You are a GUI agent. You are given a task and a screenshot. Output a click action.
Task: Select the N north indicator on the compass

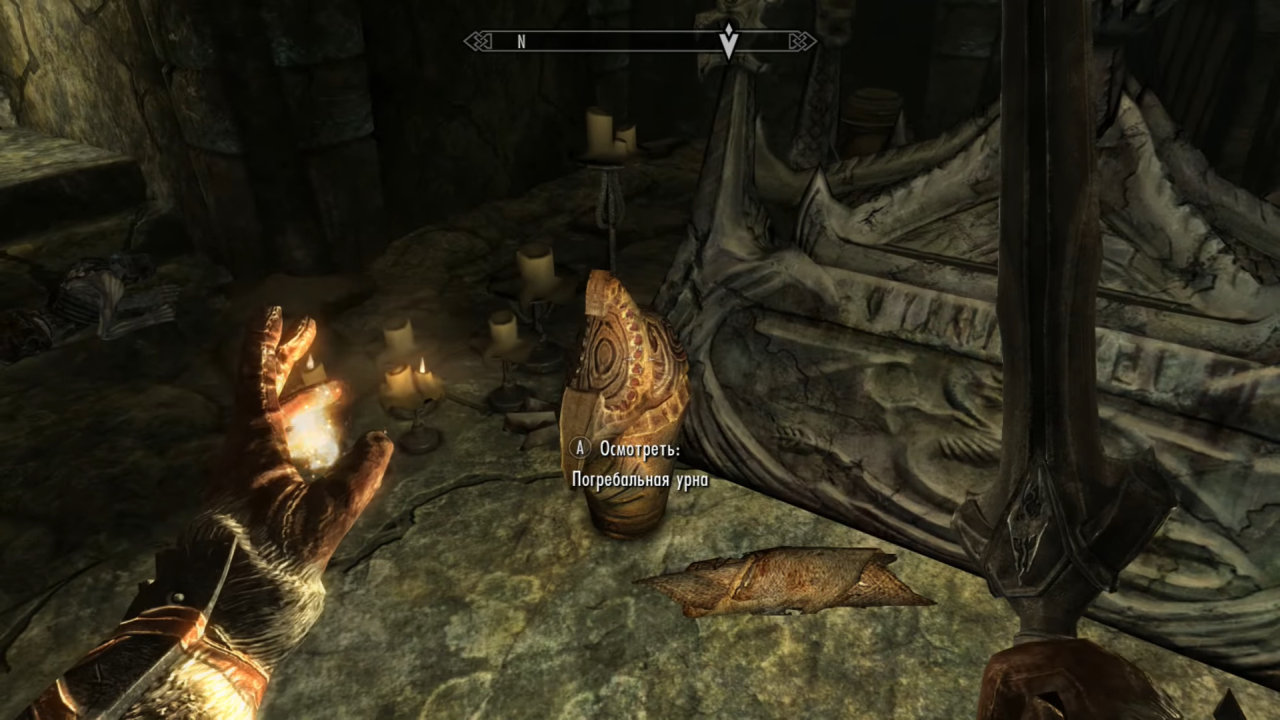click(521, 42)
